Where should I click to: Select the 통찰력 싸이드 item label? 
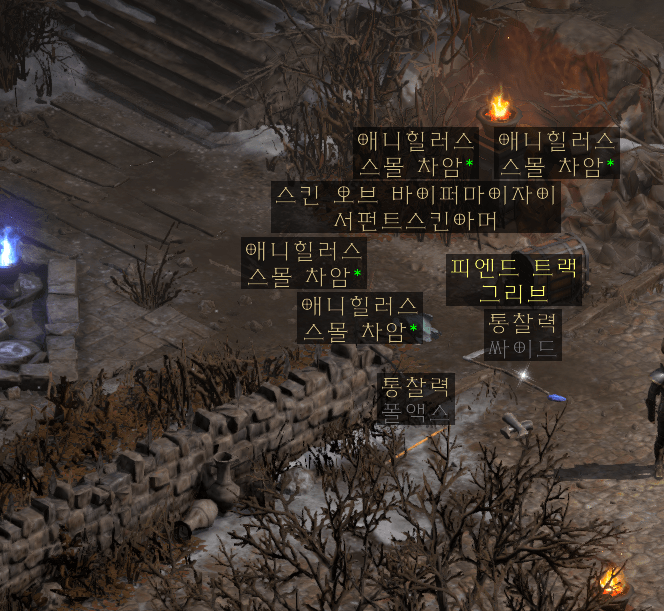tap(522, 336)
